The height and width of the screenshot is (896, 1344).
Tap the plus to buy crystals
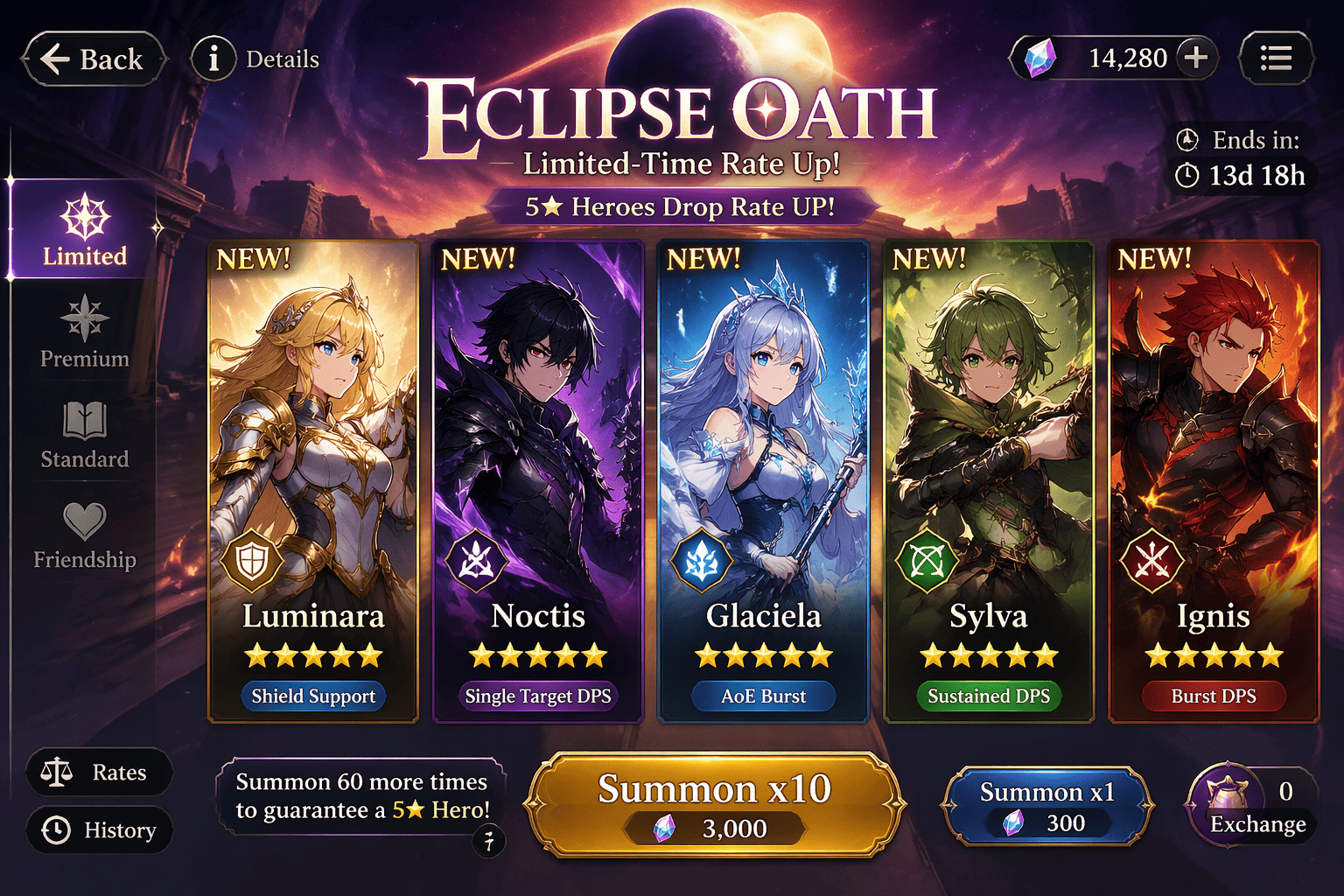pyautogui.click(x=1195, y=58)
